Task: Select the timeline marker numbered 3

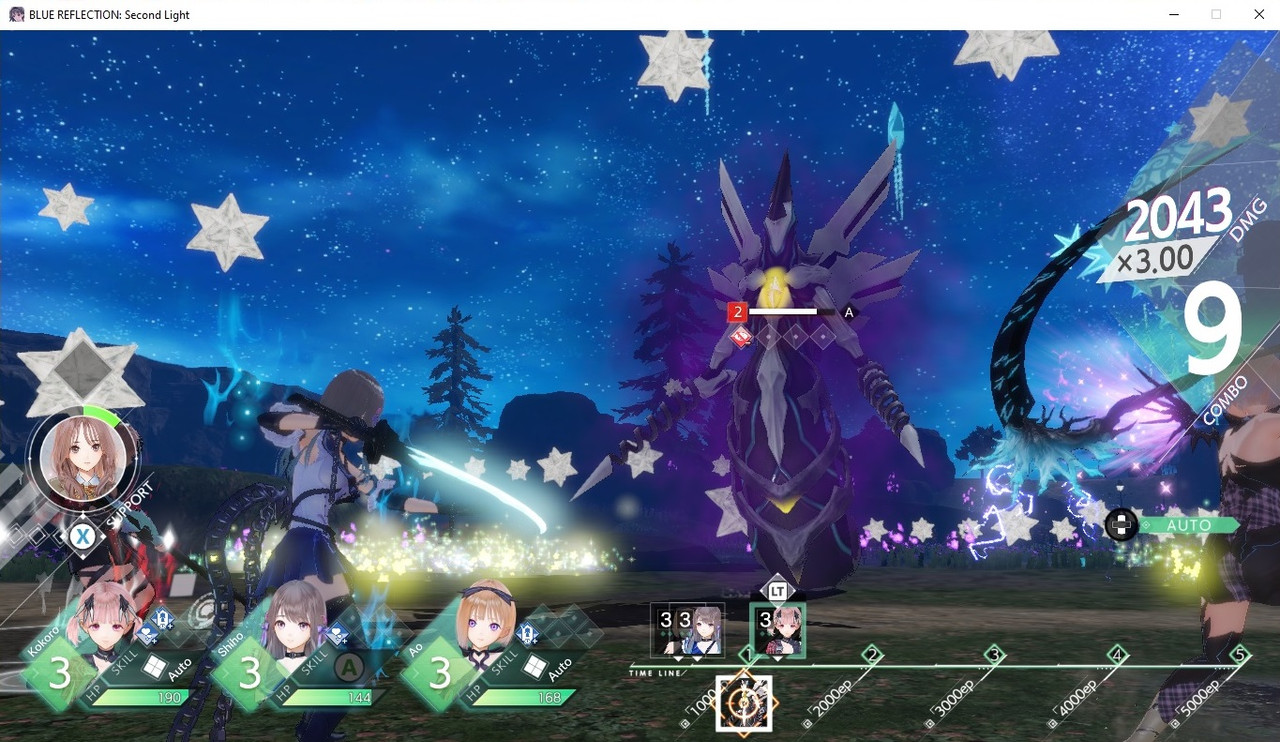Action: 994,656
